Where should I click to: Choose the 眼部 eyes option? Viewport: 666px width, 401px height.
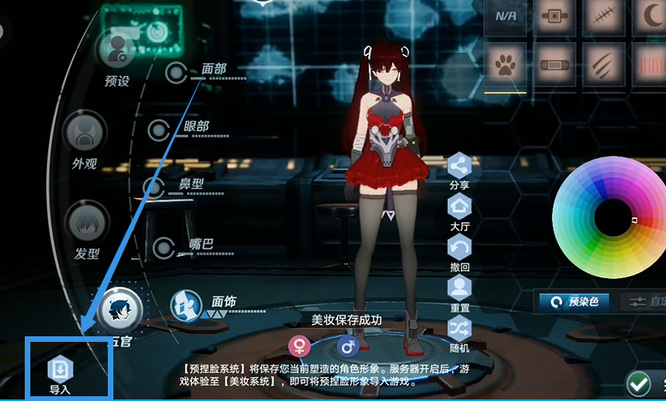(x=160, y=129)
